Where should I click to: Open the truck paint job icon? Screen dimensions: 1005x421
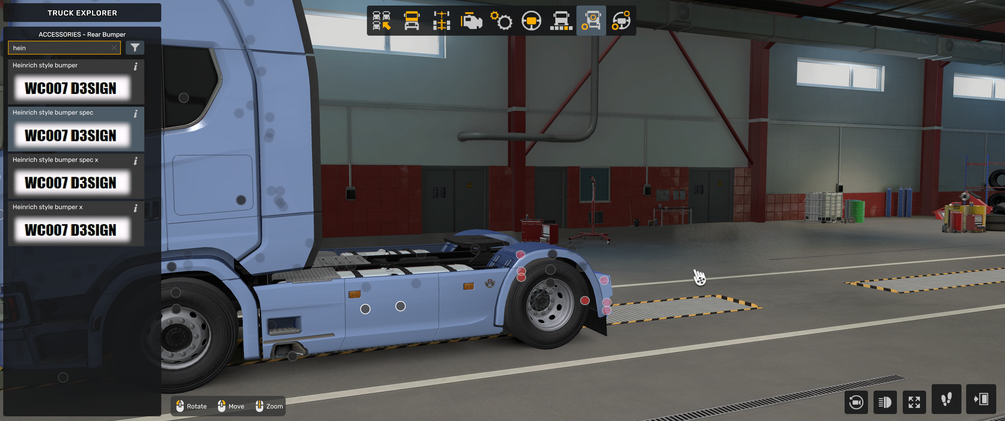point(561,20)
